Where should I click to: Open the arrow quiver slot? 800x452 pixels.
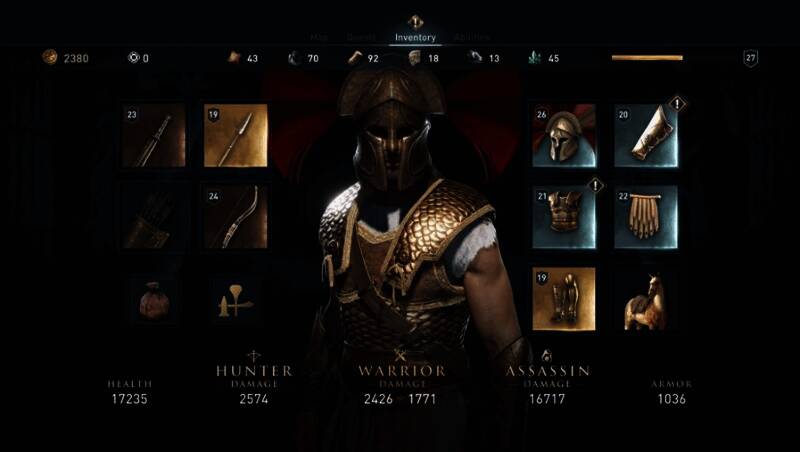154,217
